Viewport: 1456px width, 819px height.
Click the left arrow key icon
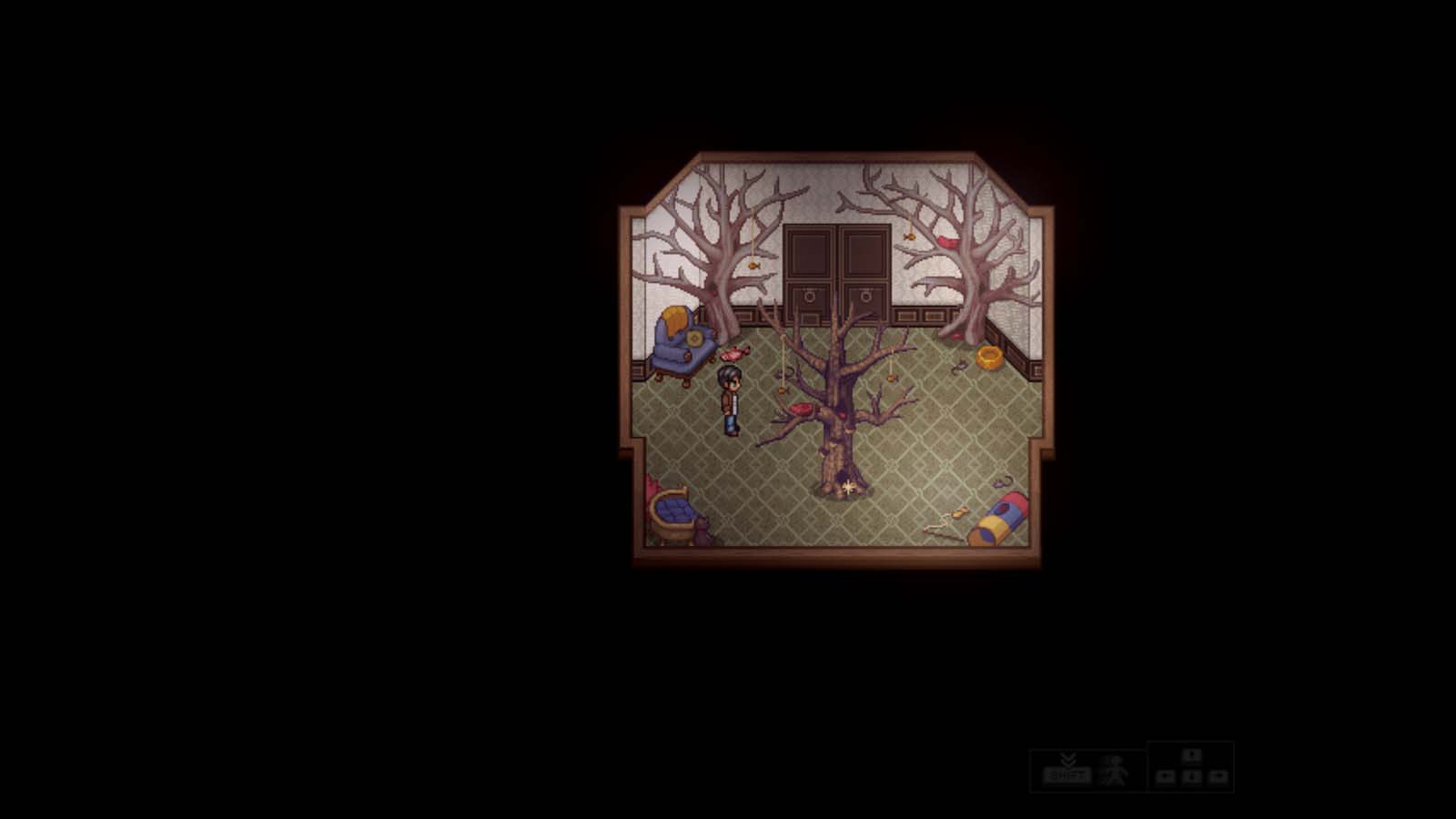[x=1165, y=778]
